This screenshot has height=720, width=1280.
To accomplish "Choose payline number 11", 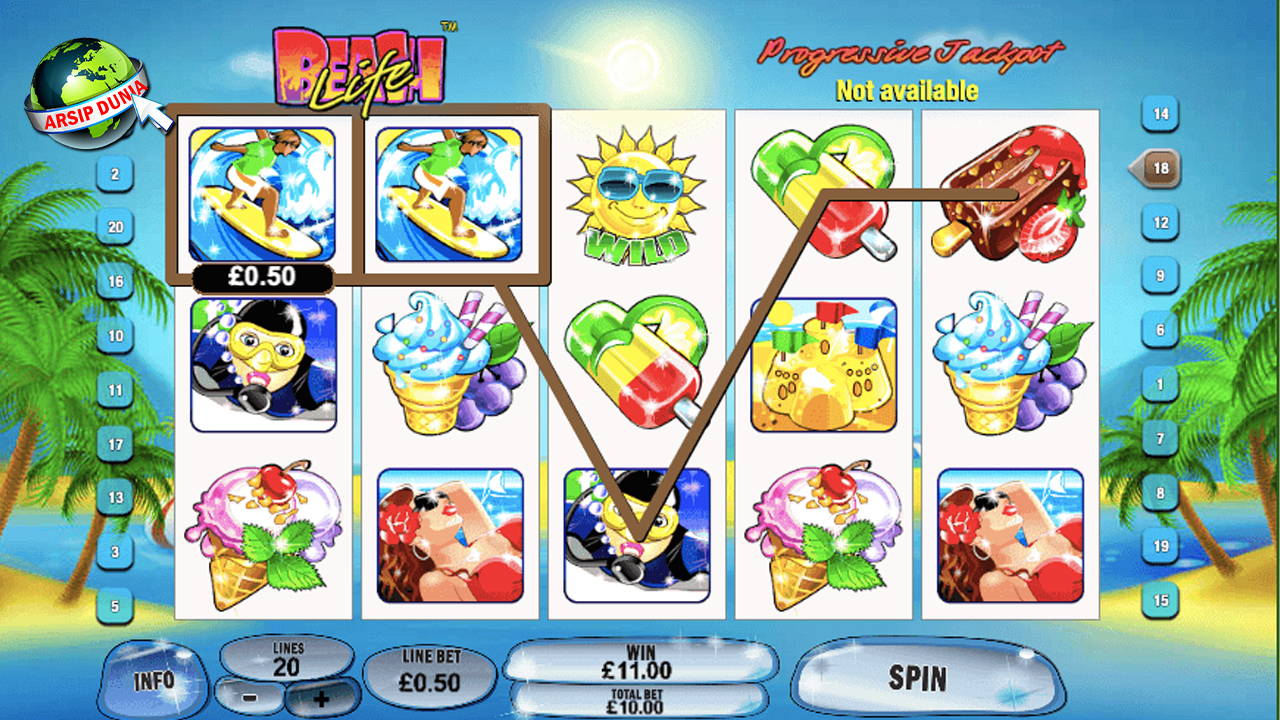I will 115,390.
